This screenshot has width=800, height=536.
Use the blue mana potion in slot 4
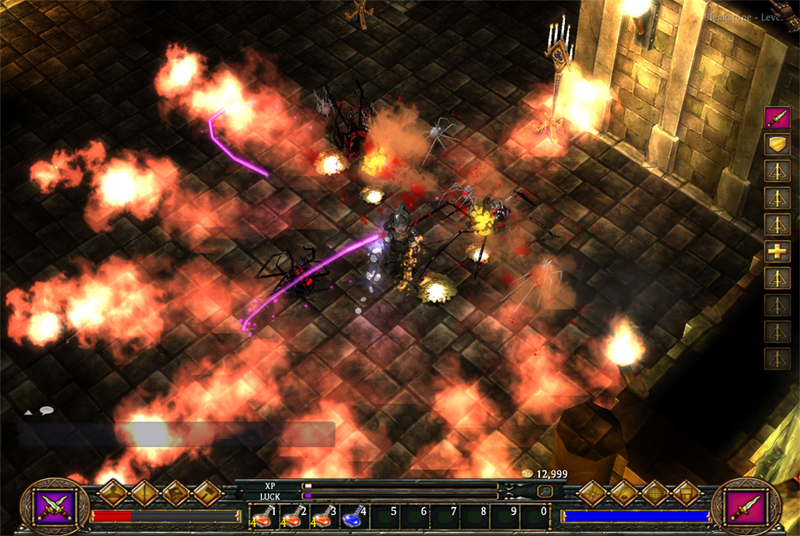click(352, 516)
